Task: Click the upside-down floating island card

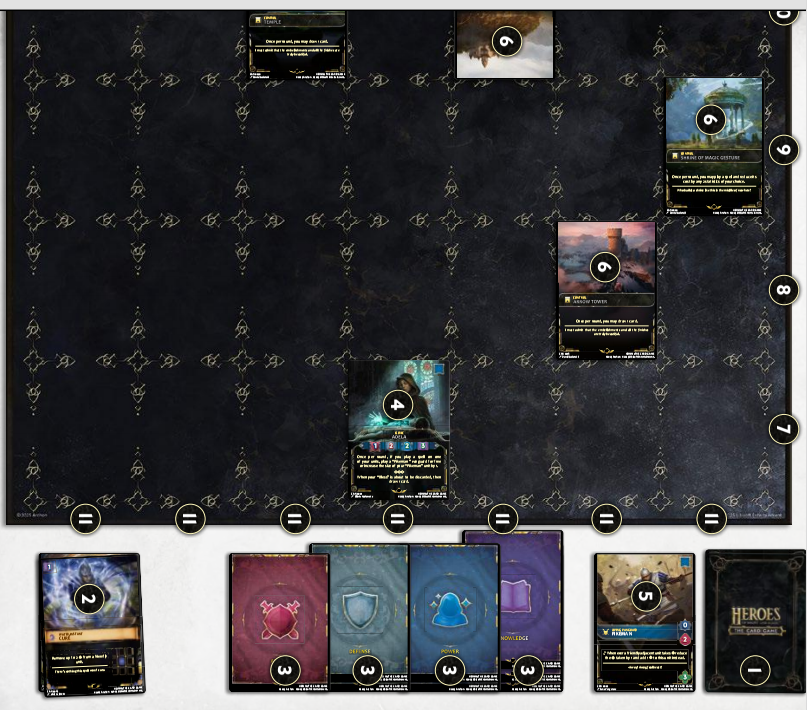Action: (504, 44)
